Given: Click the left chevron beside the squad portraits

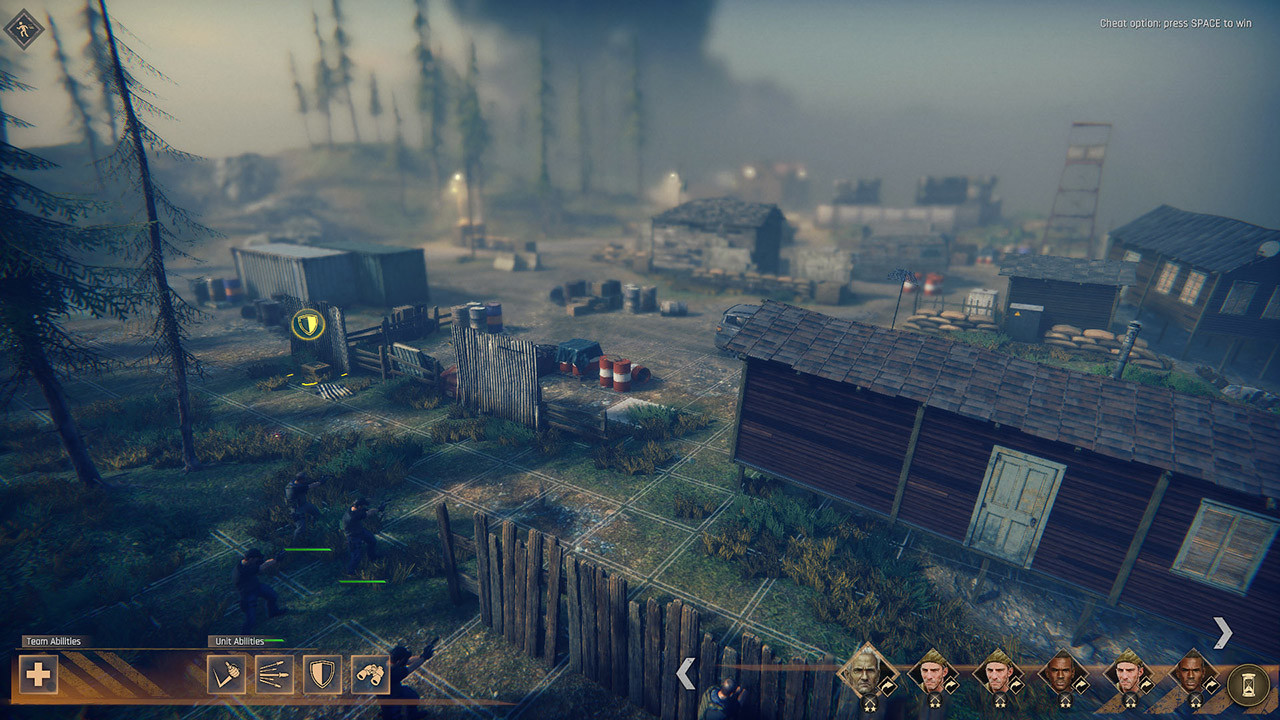Looking at the screenshot, I should (685, 673).
